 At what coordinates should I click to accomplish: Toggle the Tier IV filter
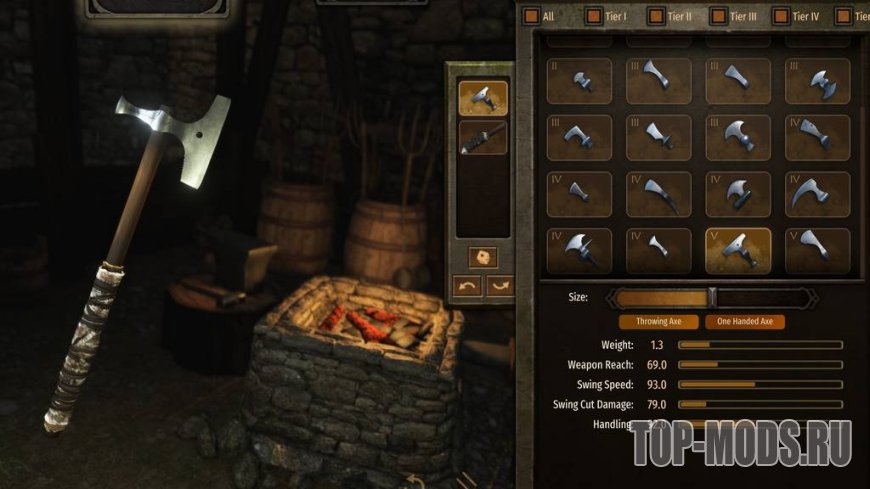[x=780, y=16]
